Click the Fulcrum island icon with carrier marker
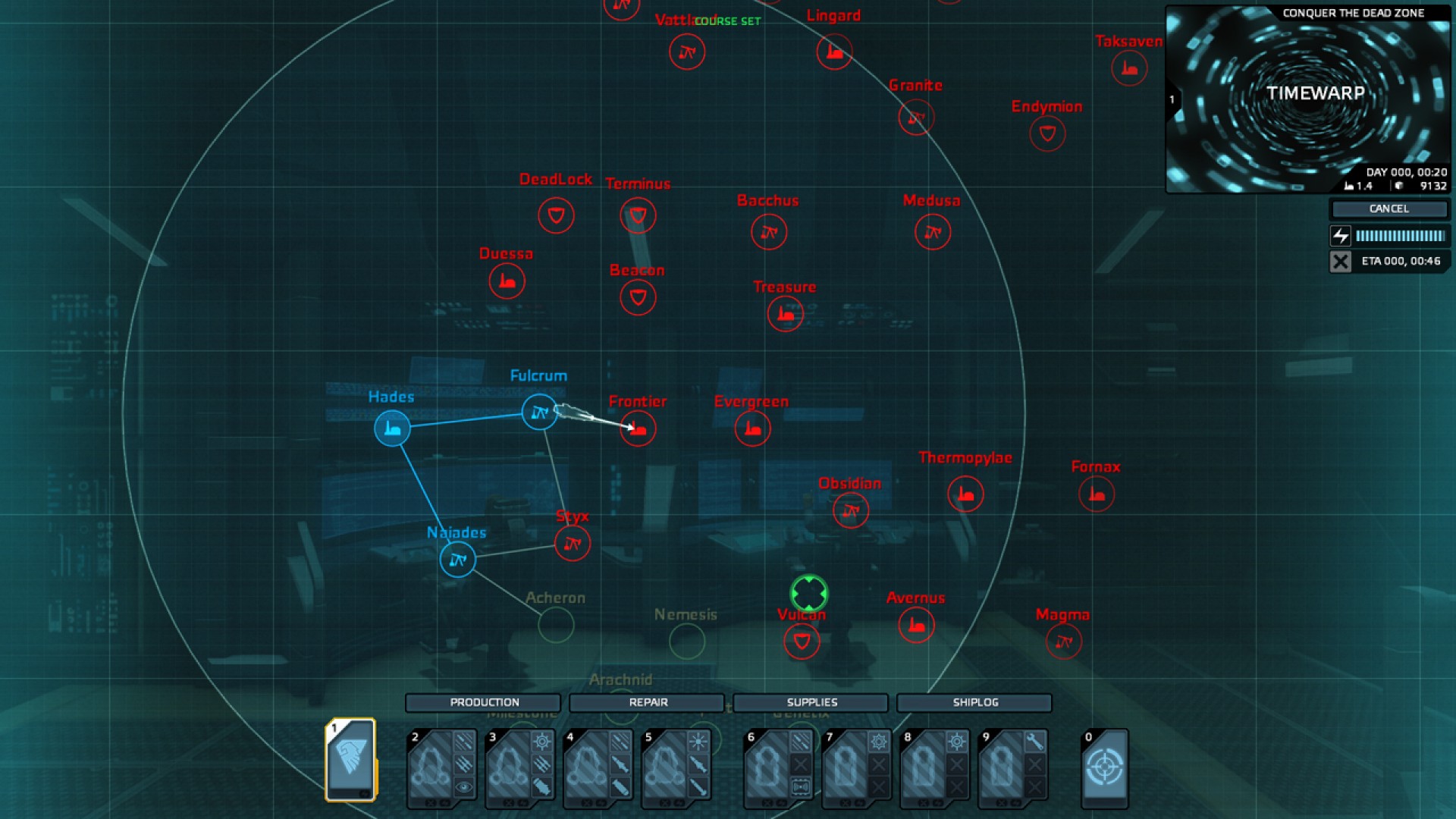The width and height of the screenshot is (1456, 819). 540,413
